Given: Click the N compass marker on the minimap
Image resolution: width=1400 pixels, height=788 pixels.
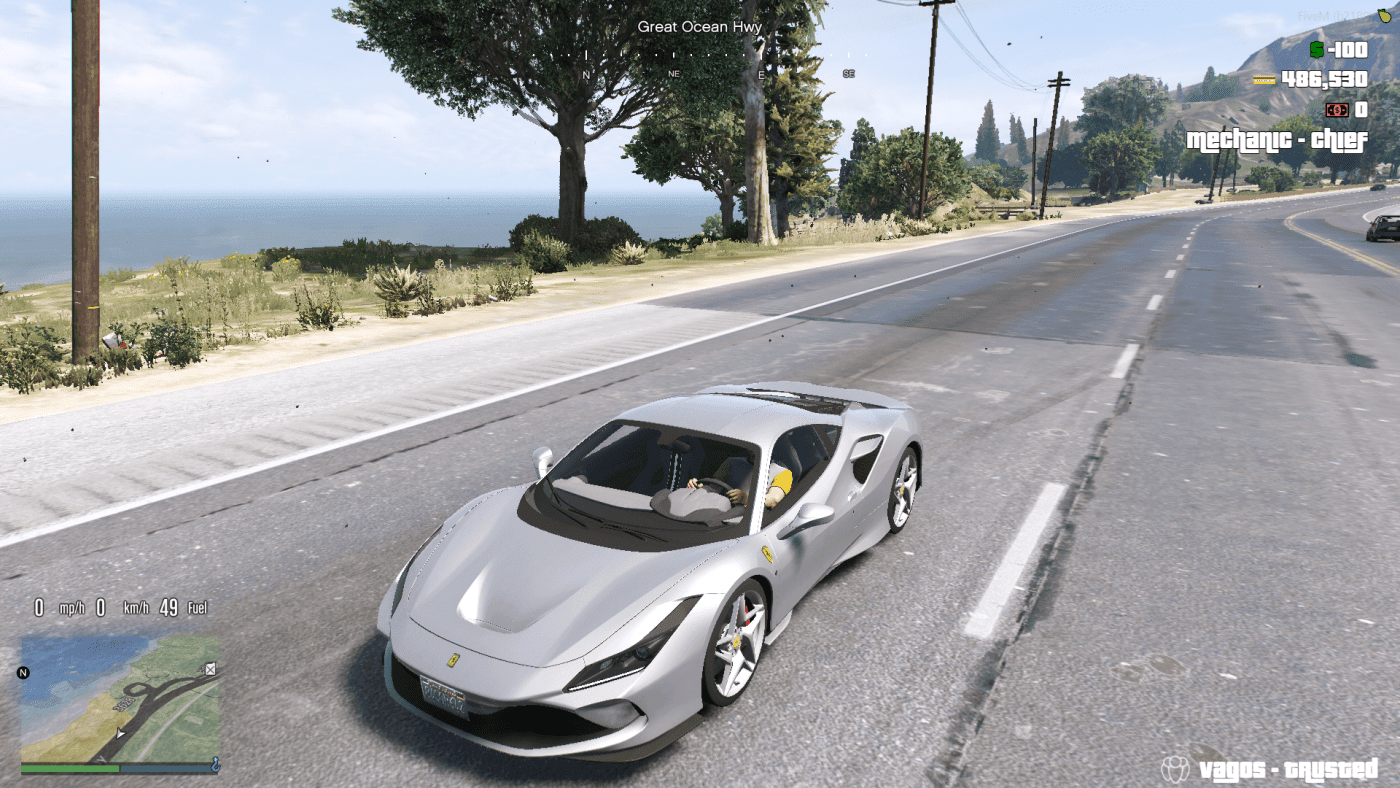Looking at the screenshot, I should pos(23,672).
